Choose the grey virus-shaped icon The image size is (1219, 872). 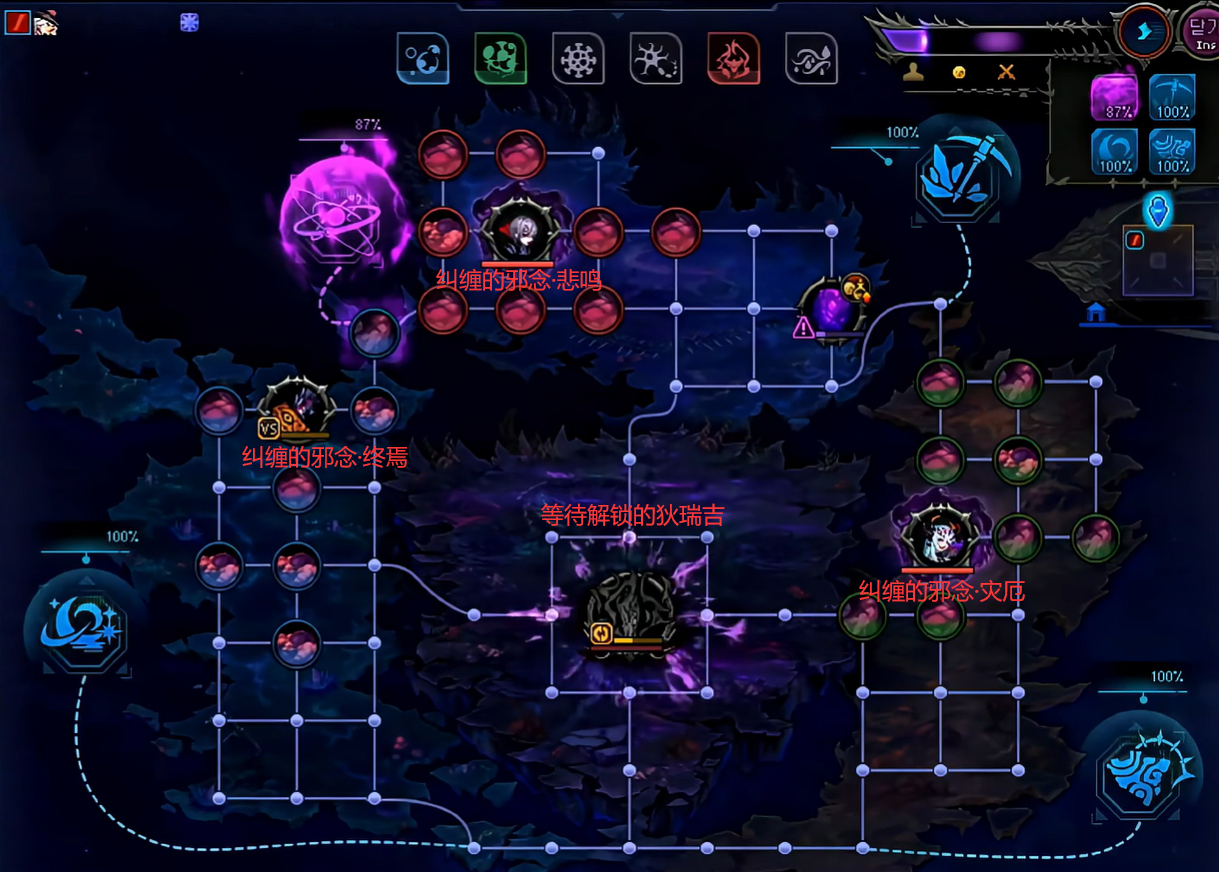(x=578, y=58)
